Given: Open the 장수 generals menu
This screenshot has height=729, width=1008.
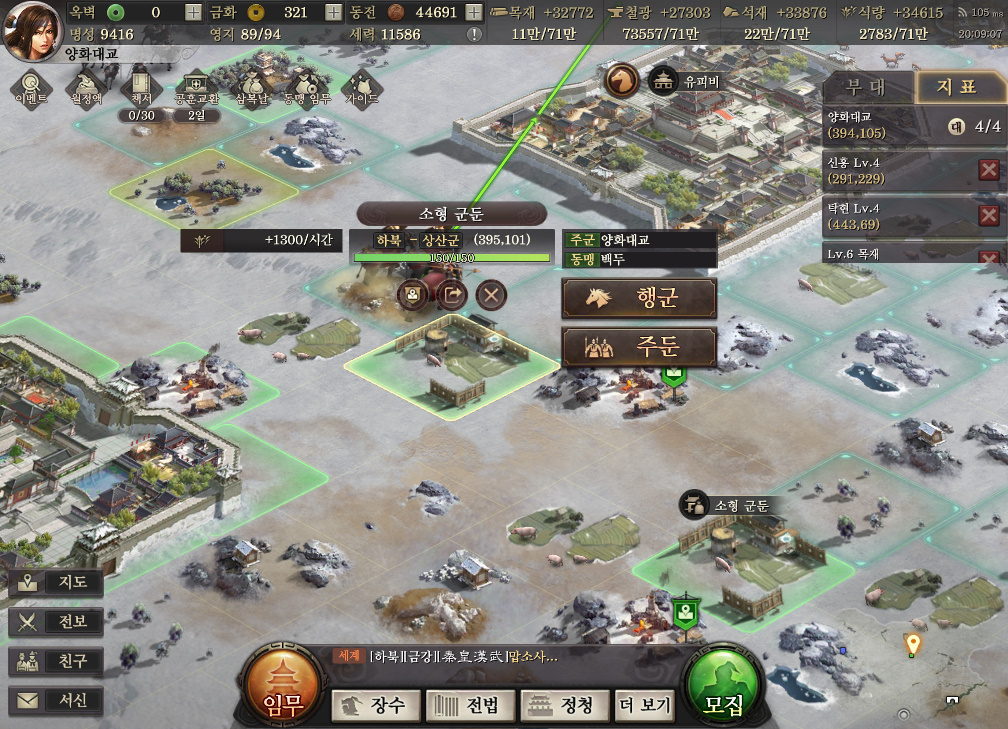Looking at the screenshot, I should 376,705.
